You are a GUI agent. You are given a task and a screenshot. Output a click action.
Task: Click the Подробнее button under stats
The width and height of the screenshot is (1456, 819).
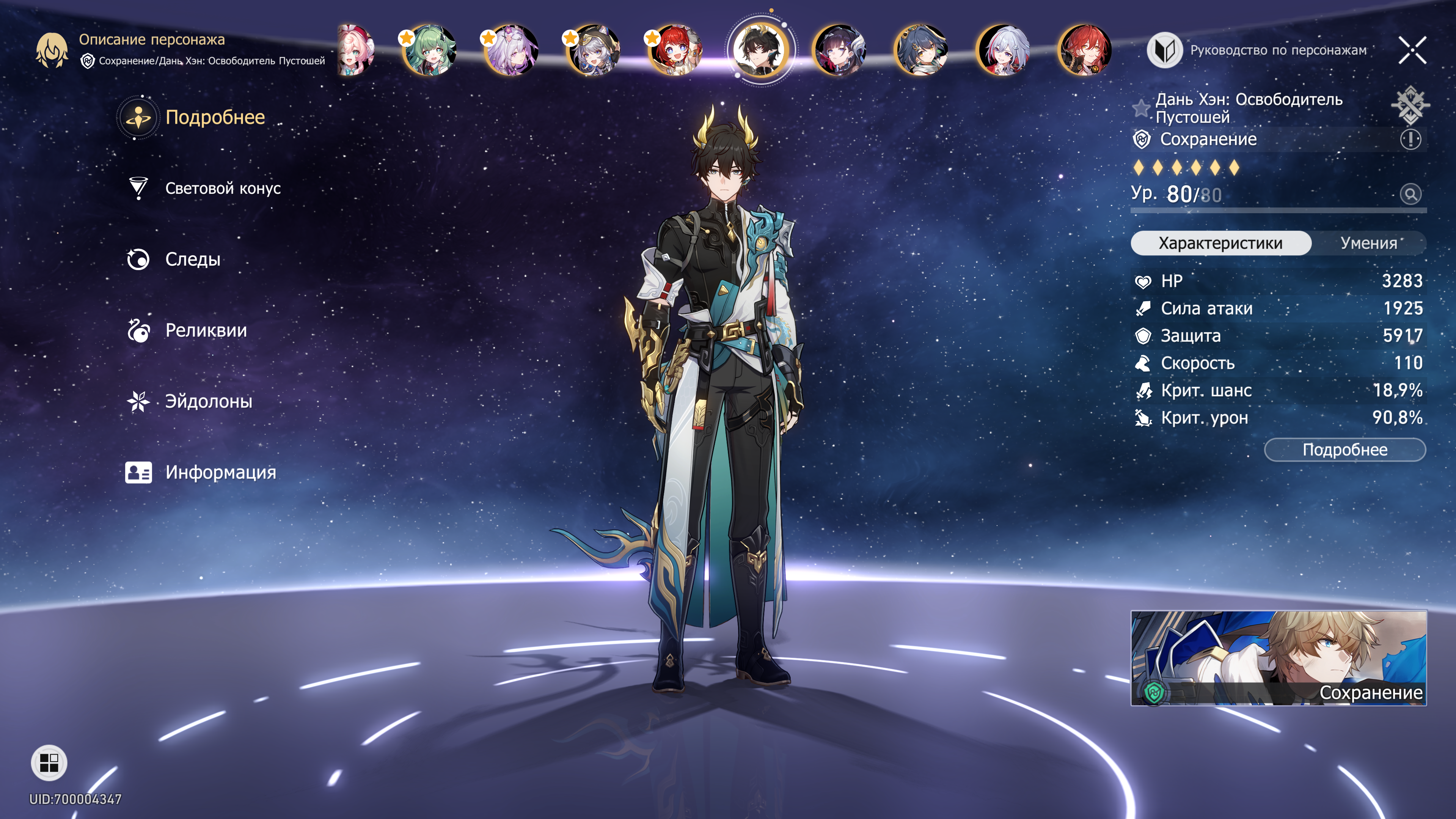coord(1344,450)
